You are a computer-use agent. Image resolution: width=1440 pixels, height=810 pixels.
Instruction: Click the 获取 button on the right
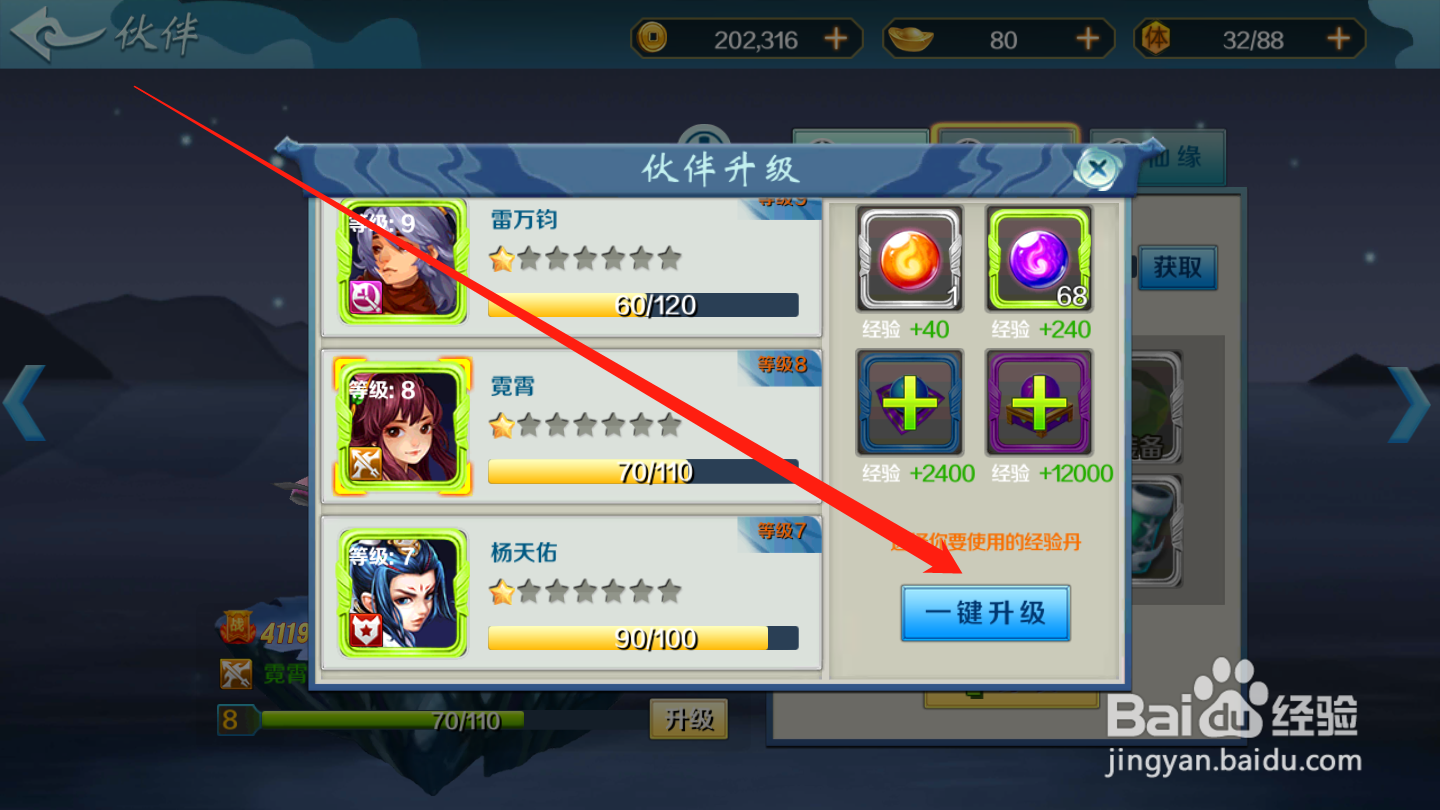[x=1177, y=268]
